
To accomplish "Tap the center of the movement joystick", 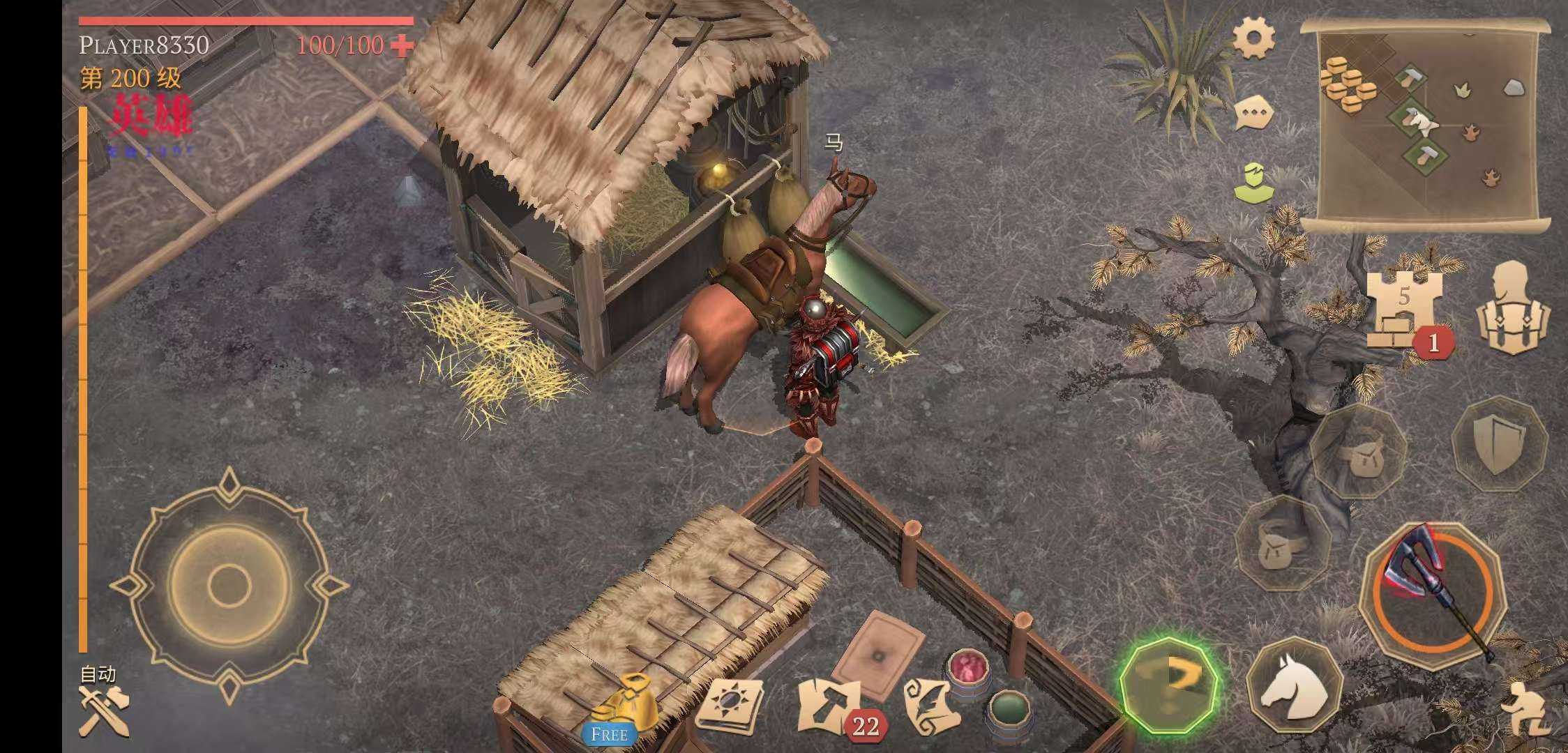I will [229, 584].
